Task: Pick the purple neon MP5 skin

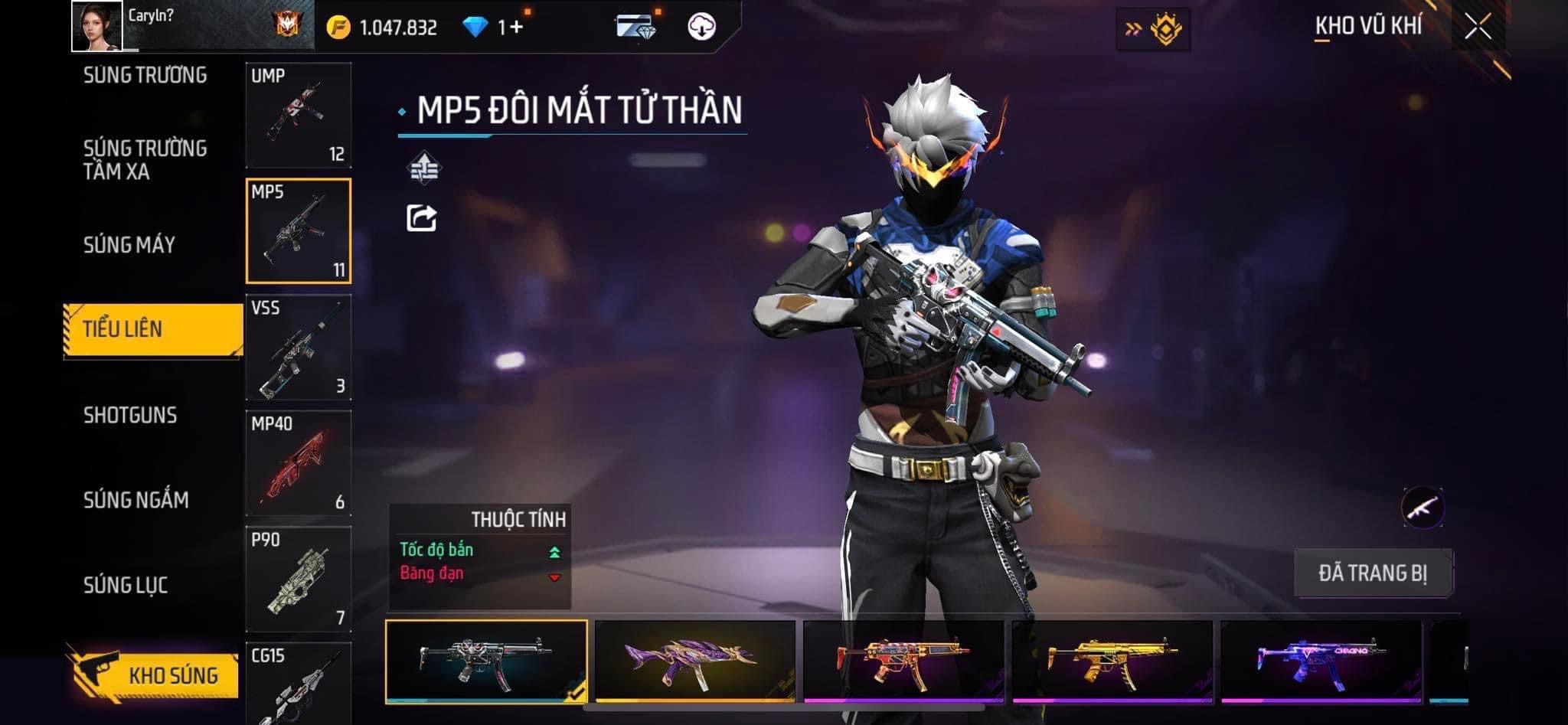Action: point(1321,661)
